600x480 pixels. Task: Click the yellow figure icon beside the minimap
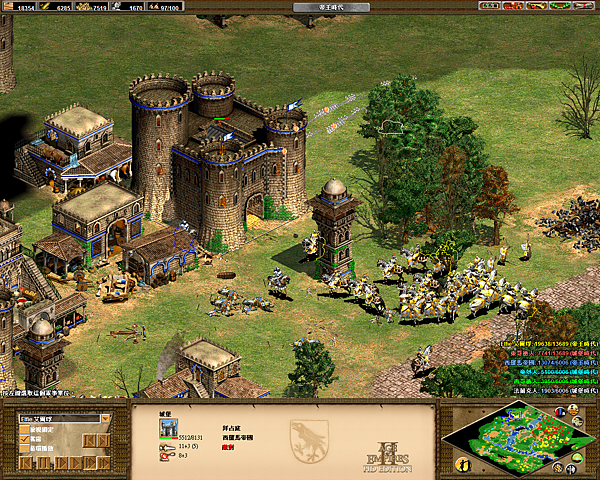[x=463, y=465]
